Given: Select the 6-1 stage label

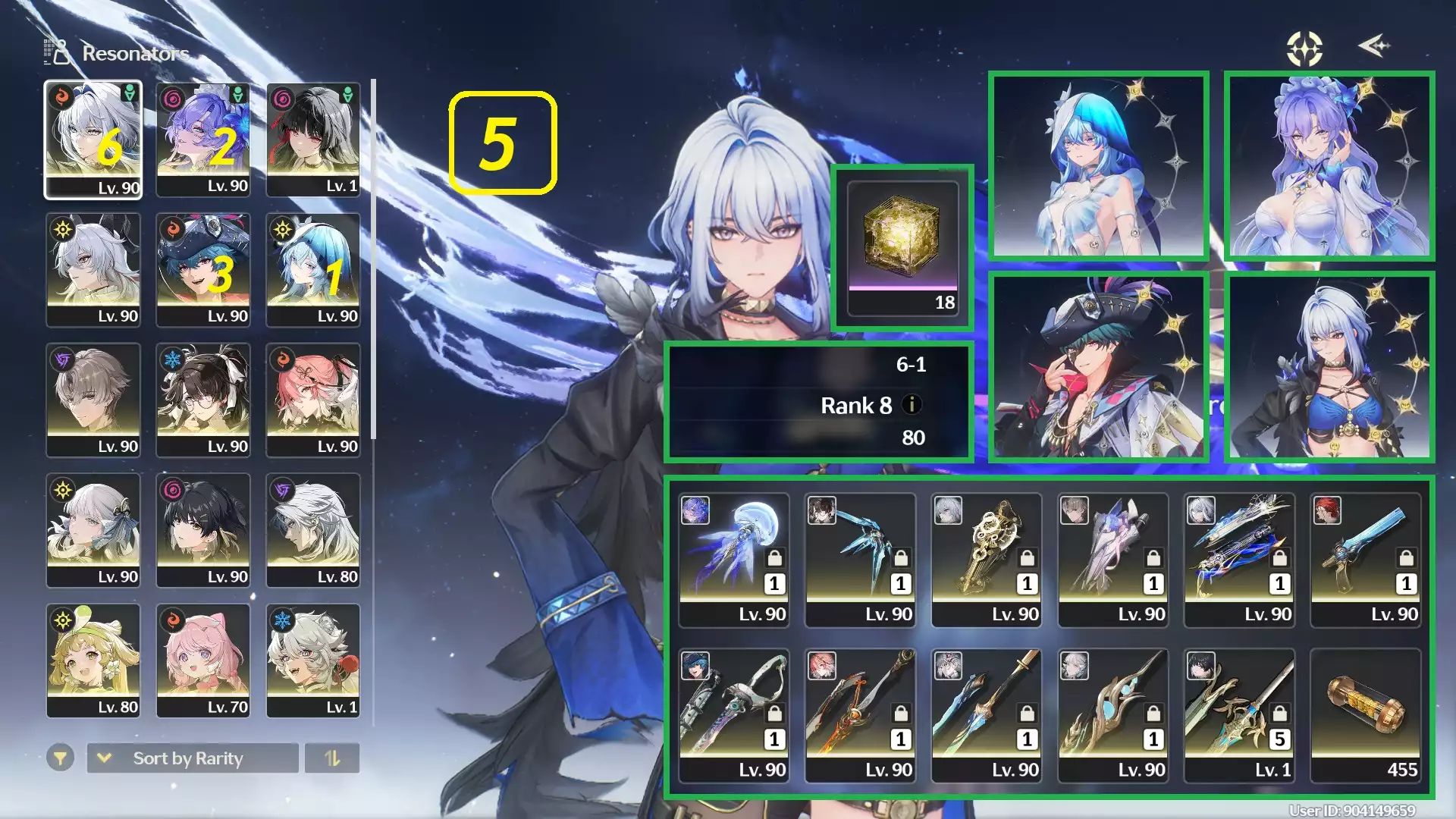Looking at the screenshot, I should [914, 364].
